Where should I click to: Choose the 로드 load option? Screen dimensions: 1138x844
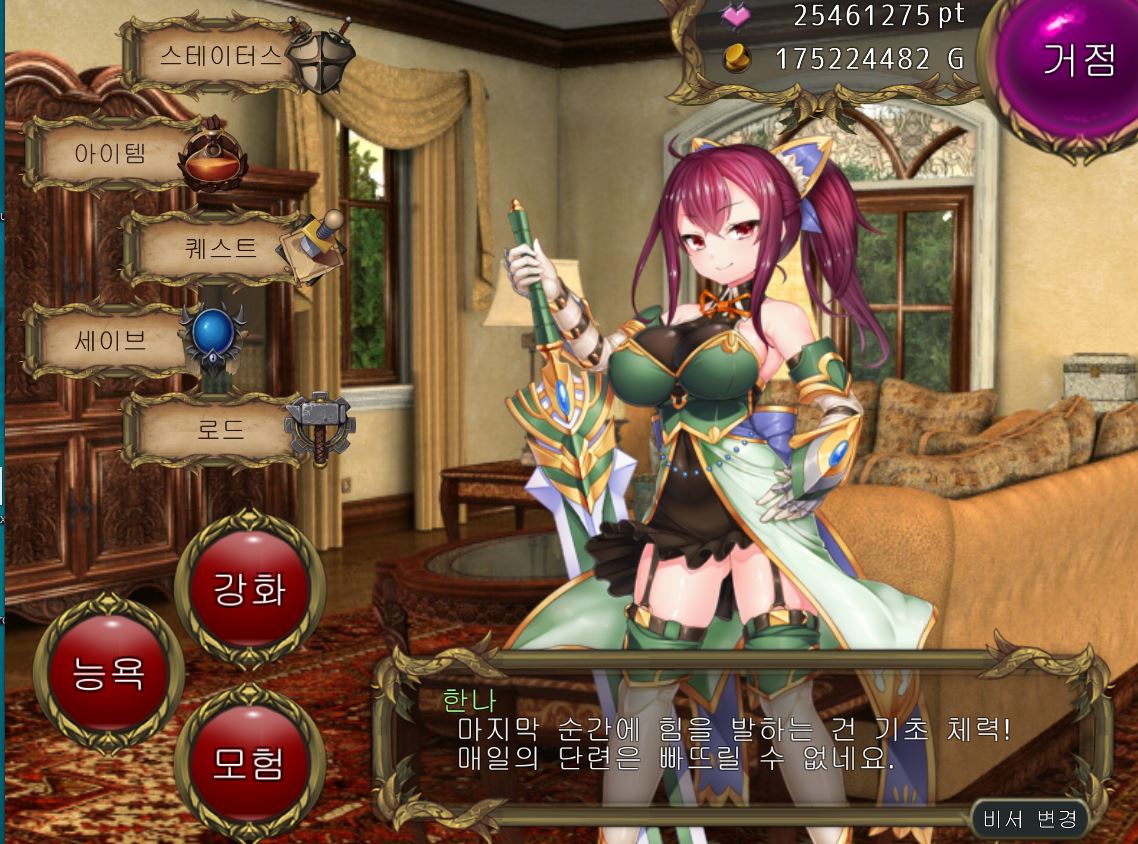click(x=221, y=431)
